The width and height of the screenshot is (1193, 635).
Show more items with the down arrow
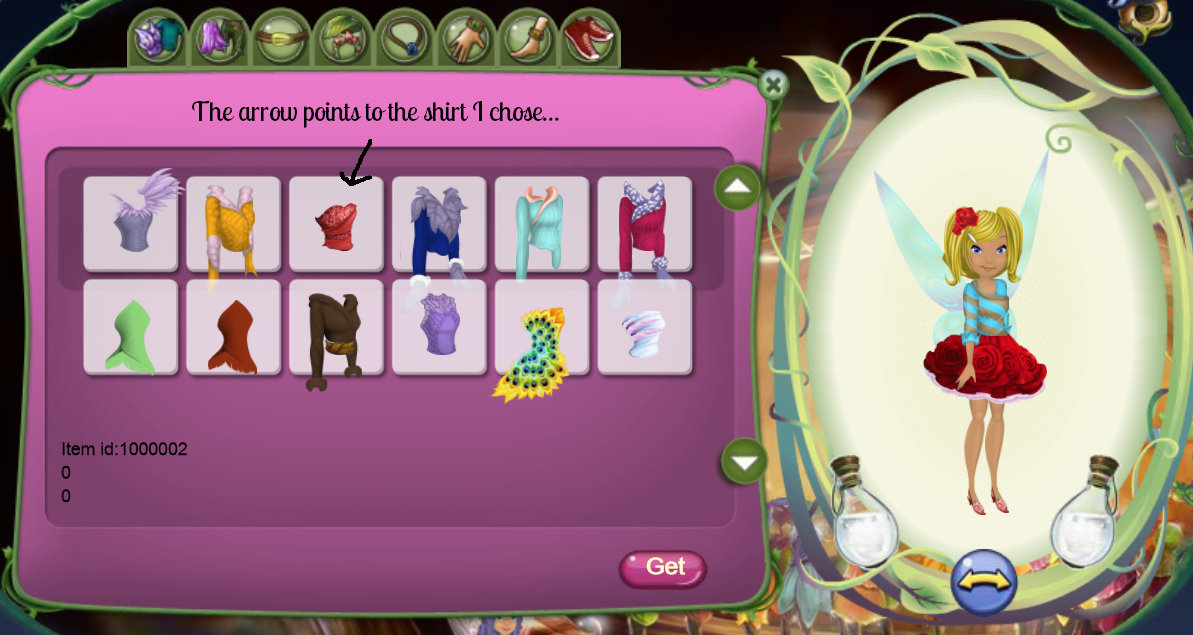(x=744, y=461)
